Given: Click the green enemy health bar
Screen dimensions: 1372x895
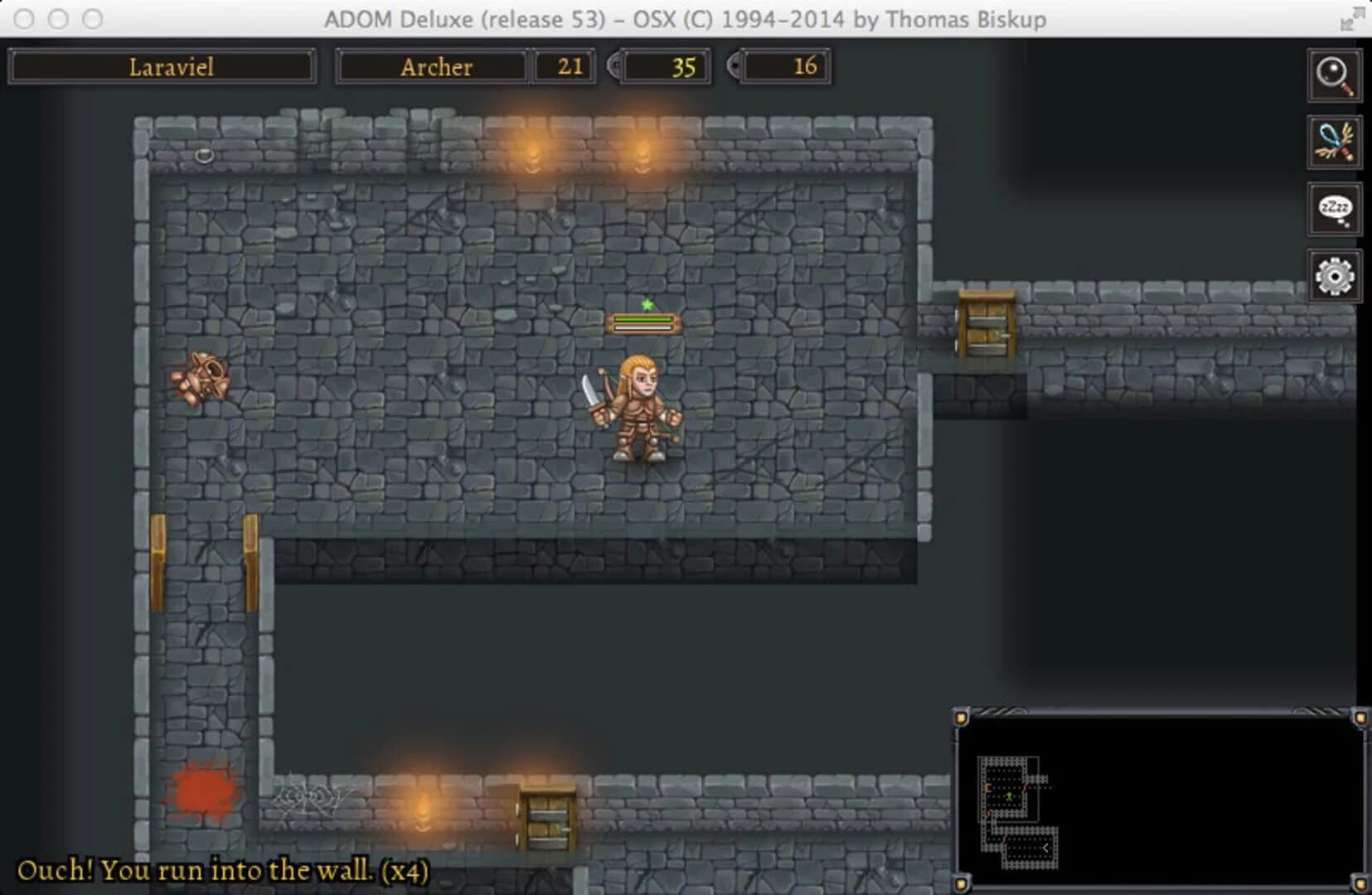Looking at the screenshot, I should [x=644, y=319].
